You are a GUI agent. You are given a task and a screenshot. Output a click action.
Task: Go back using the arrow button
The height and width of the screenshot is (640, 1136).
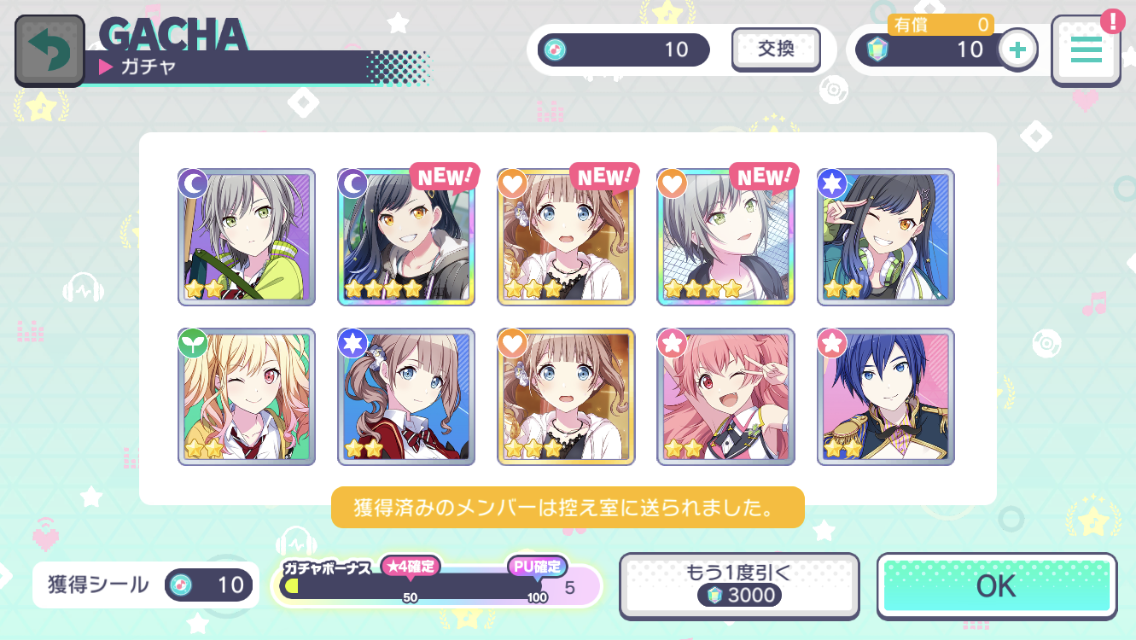point(49,50)
